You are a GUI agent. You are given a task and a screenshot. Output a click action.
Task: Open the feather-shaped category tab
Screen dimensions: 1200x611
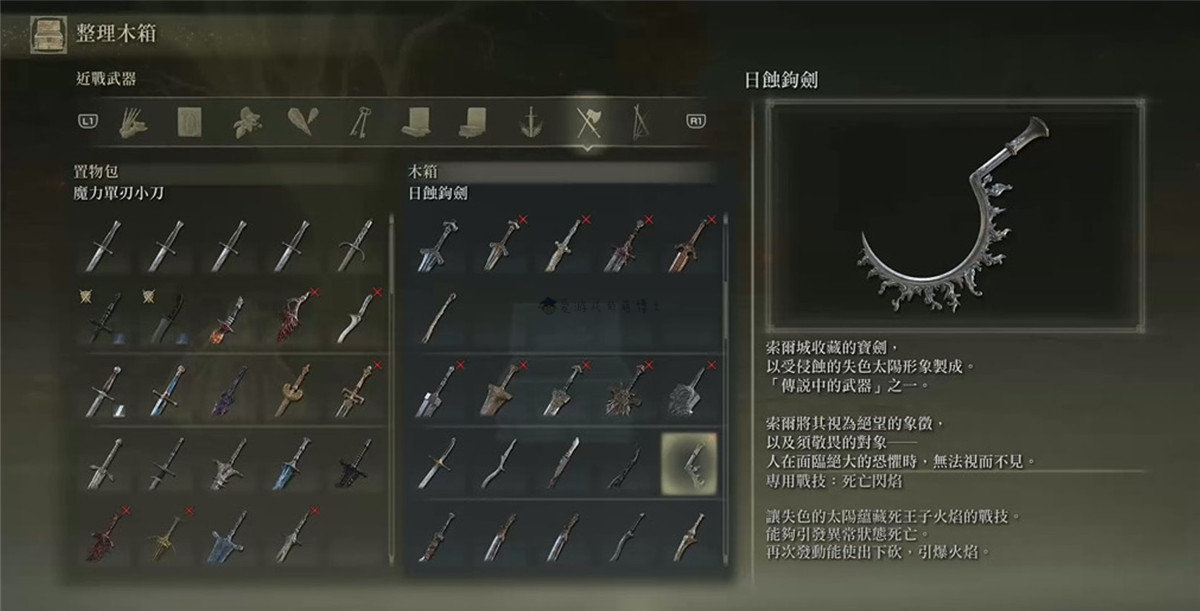[x=302, y=122]
